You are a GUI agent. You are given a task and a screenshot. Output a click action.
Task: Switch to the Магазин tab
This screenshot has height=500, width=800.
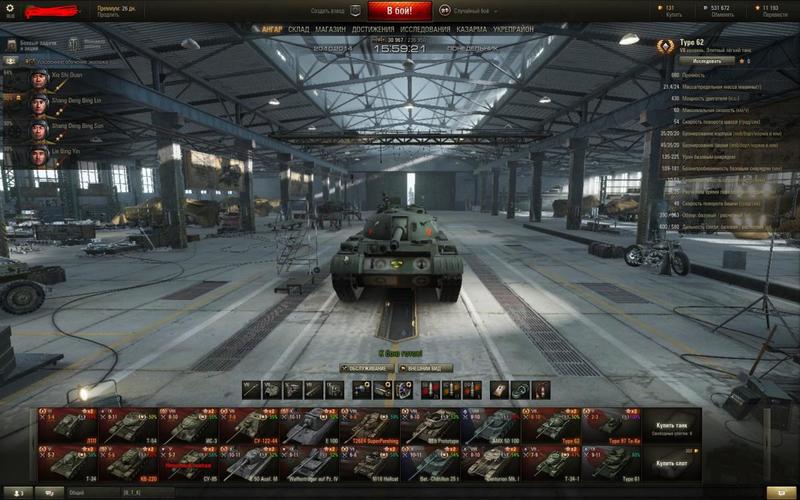(330, 30)
